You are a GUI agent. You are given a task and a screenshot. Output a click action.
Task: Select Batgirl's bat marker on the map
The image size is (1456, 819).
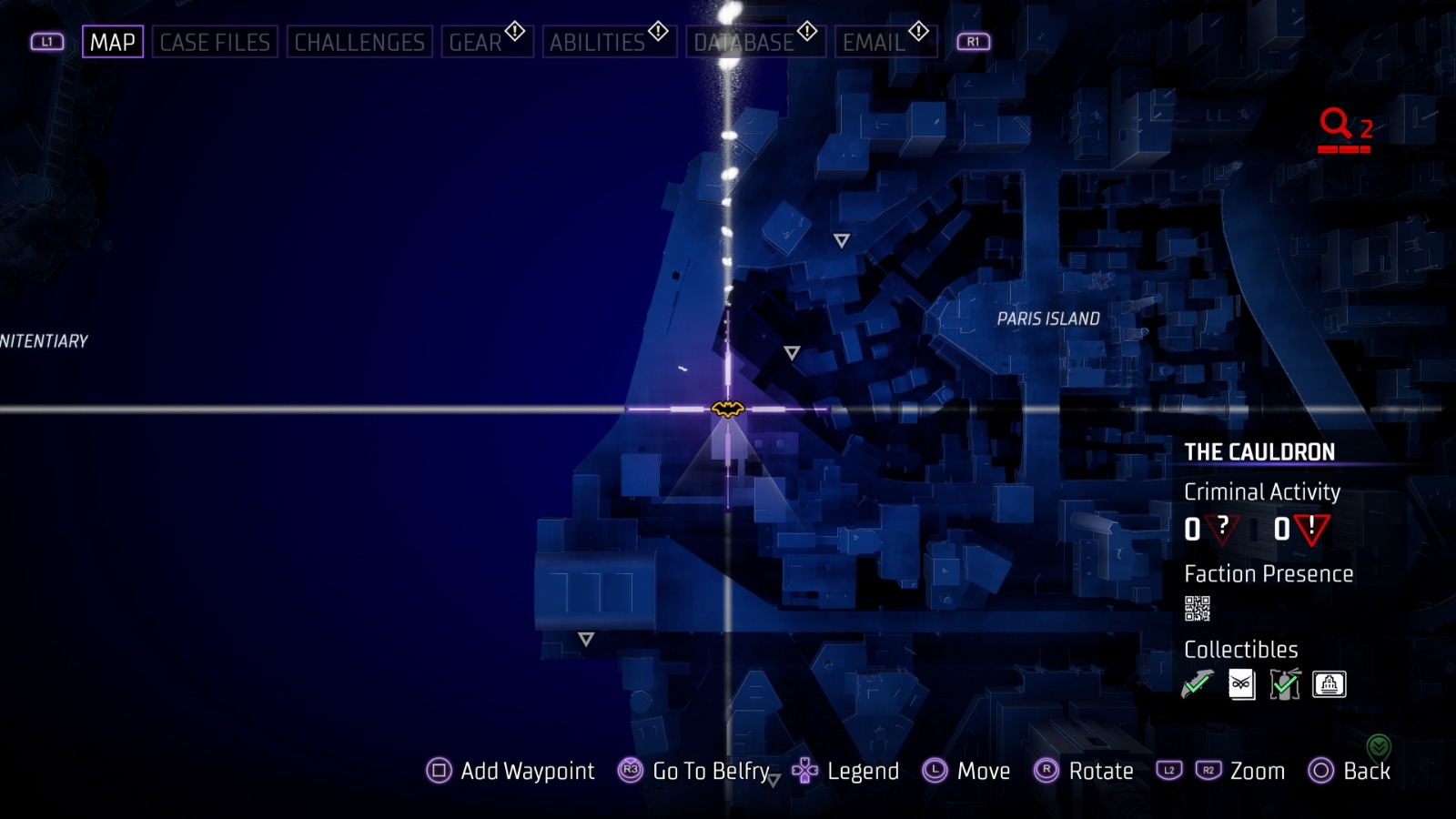pyautogui.click(x=727, y=410)
